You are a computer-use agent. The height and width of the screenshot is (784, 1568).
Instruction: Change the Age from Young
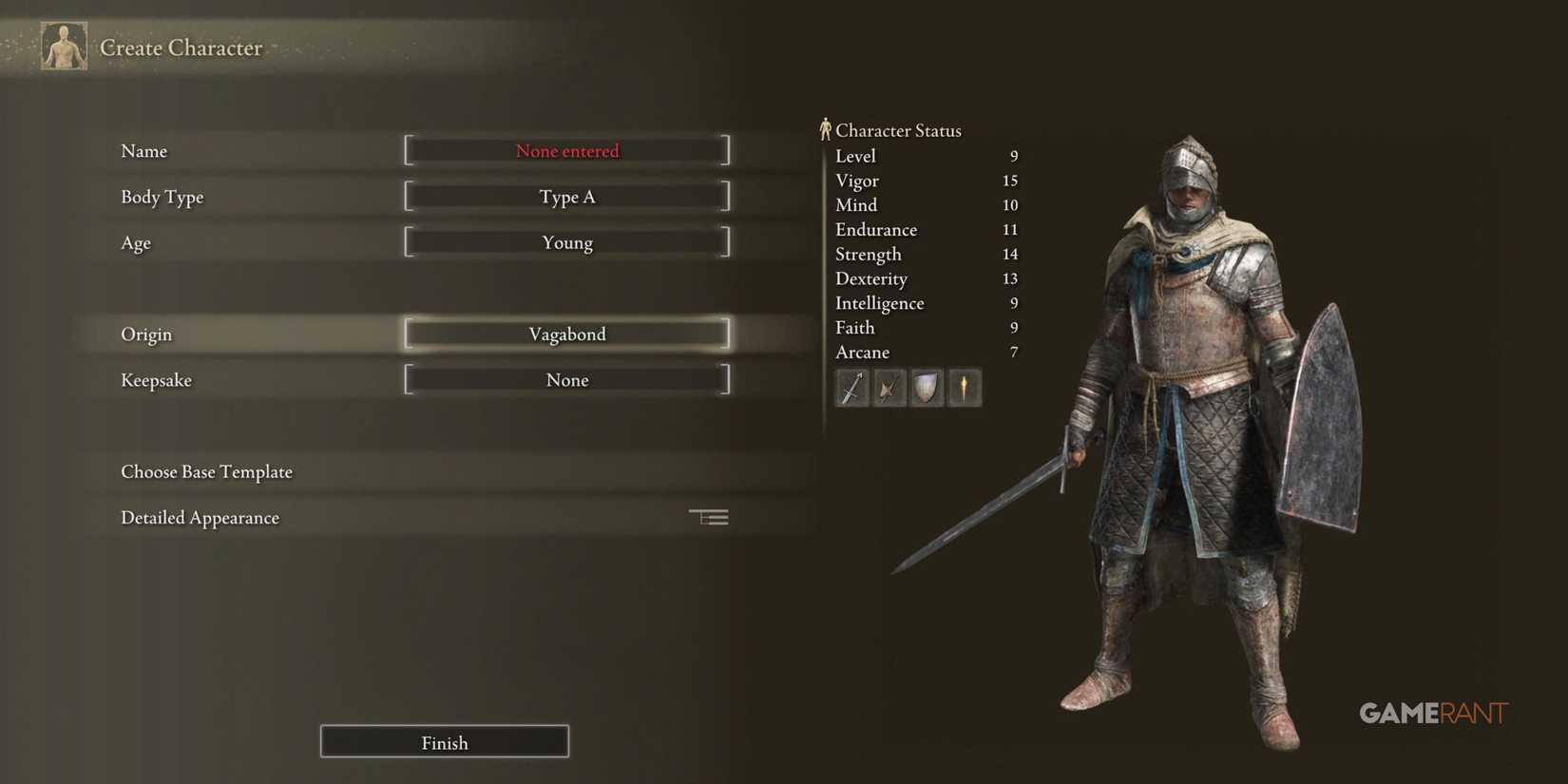566,242
